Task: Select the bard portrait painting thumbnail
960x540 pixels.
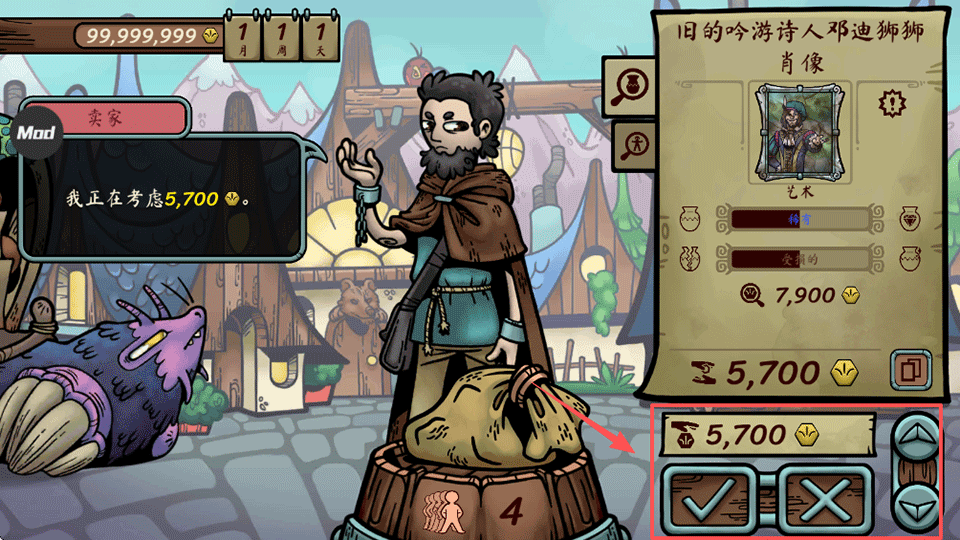Action: point(793,130)
